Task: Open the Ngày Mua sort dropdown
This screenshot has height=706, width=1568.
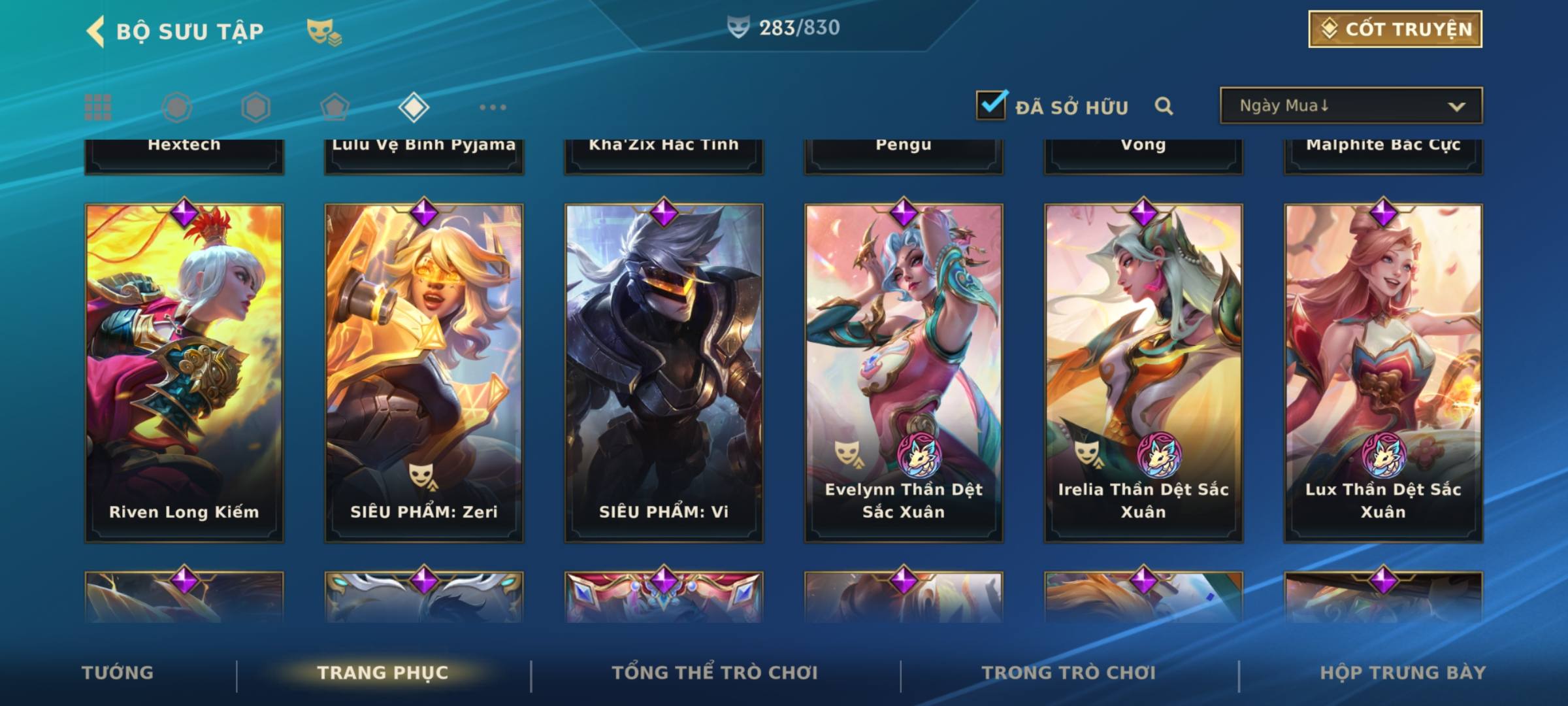Action: (x=1350, y=106)
